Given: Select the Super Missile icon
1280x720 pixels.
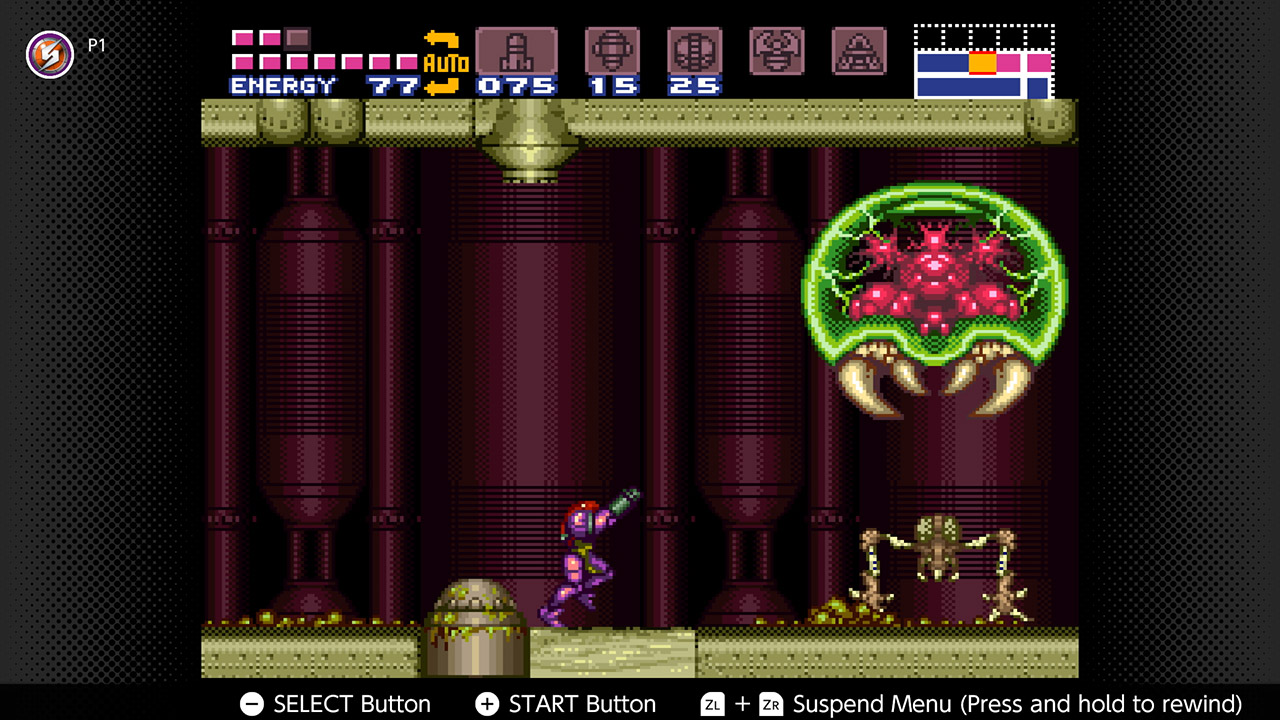Looking at the screenshot, I should click(613, 50).
